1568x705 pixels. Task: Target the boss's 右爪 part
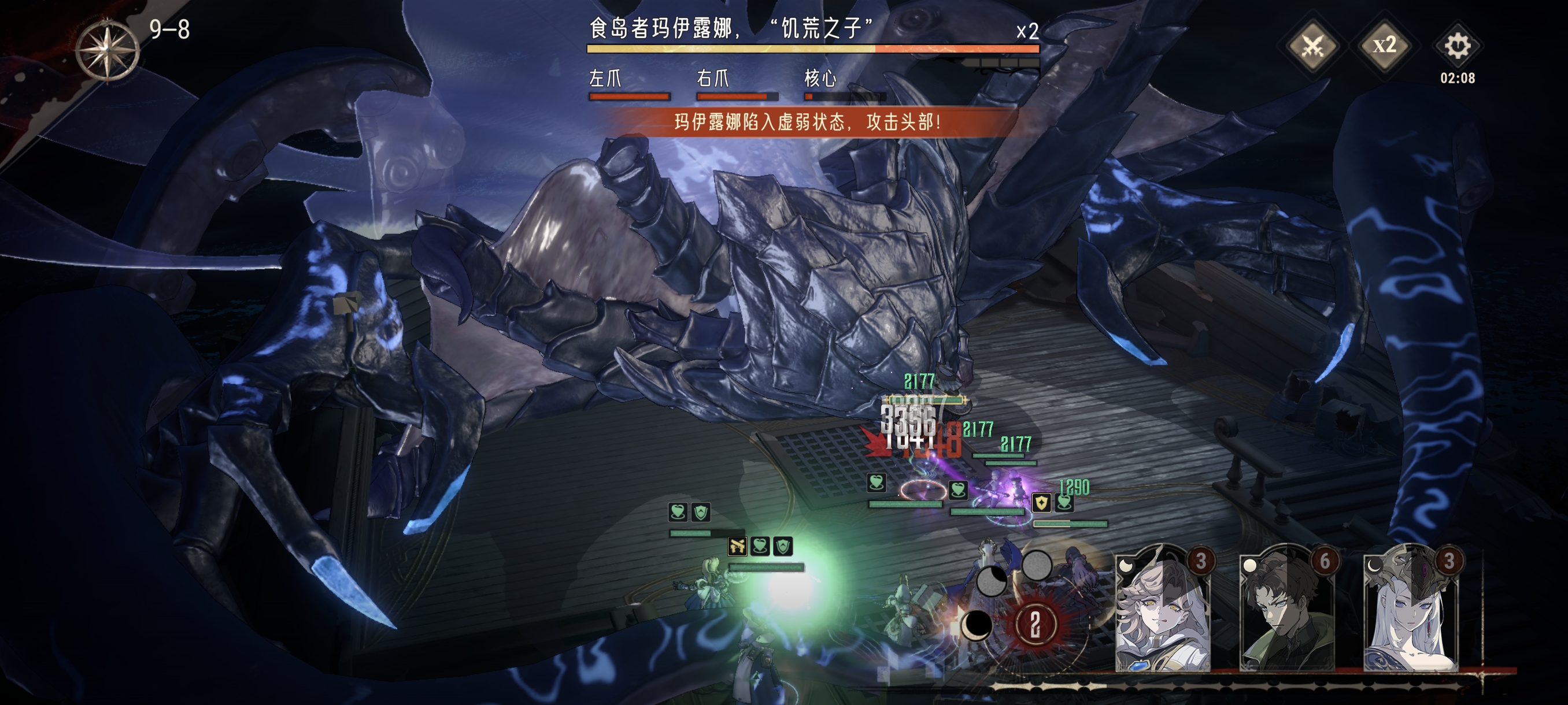click(x=737, y=85)
